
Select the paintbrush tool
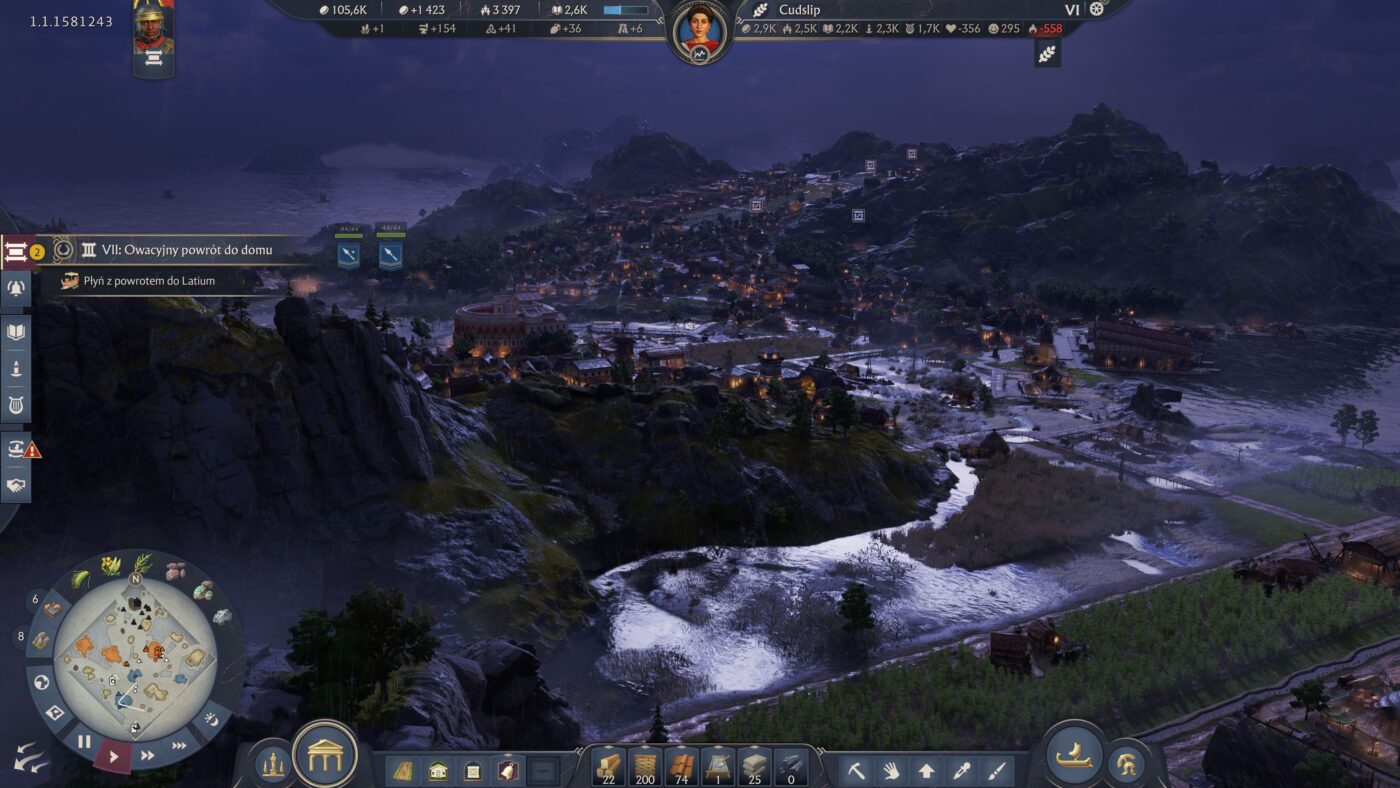click(996, 771)
